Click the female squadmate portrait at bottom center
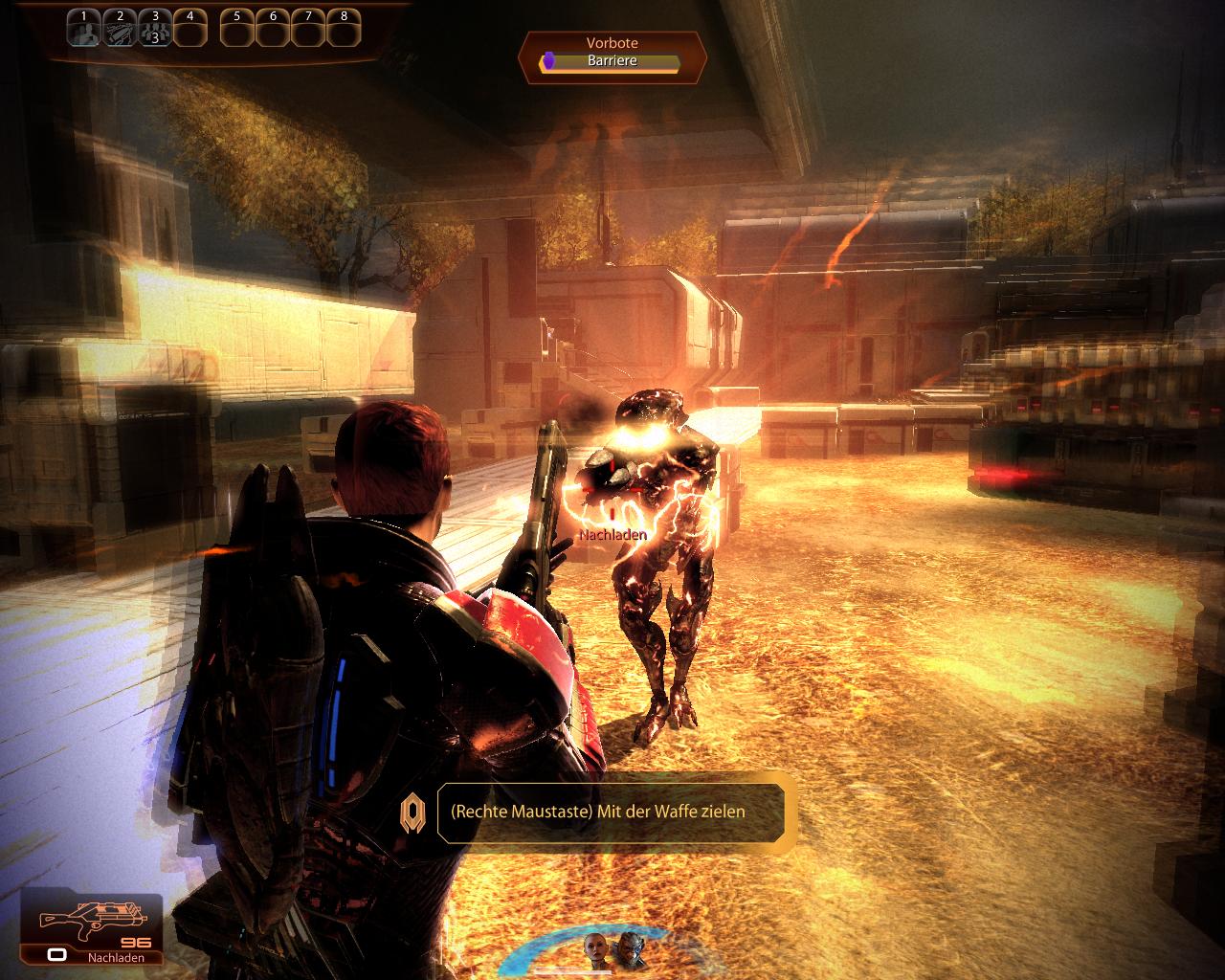Screen dimensions: 1225x980 tap(595, 949)
